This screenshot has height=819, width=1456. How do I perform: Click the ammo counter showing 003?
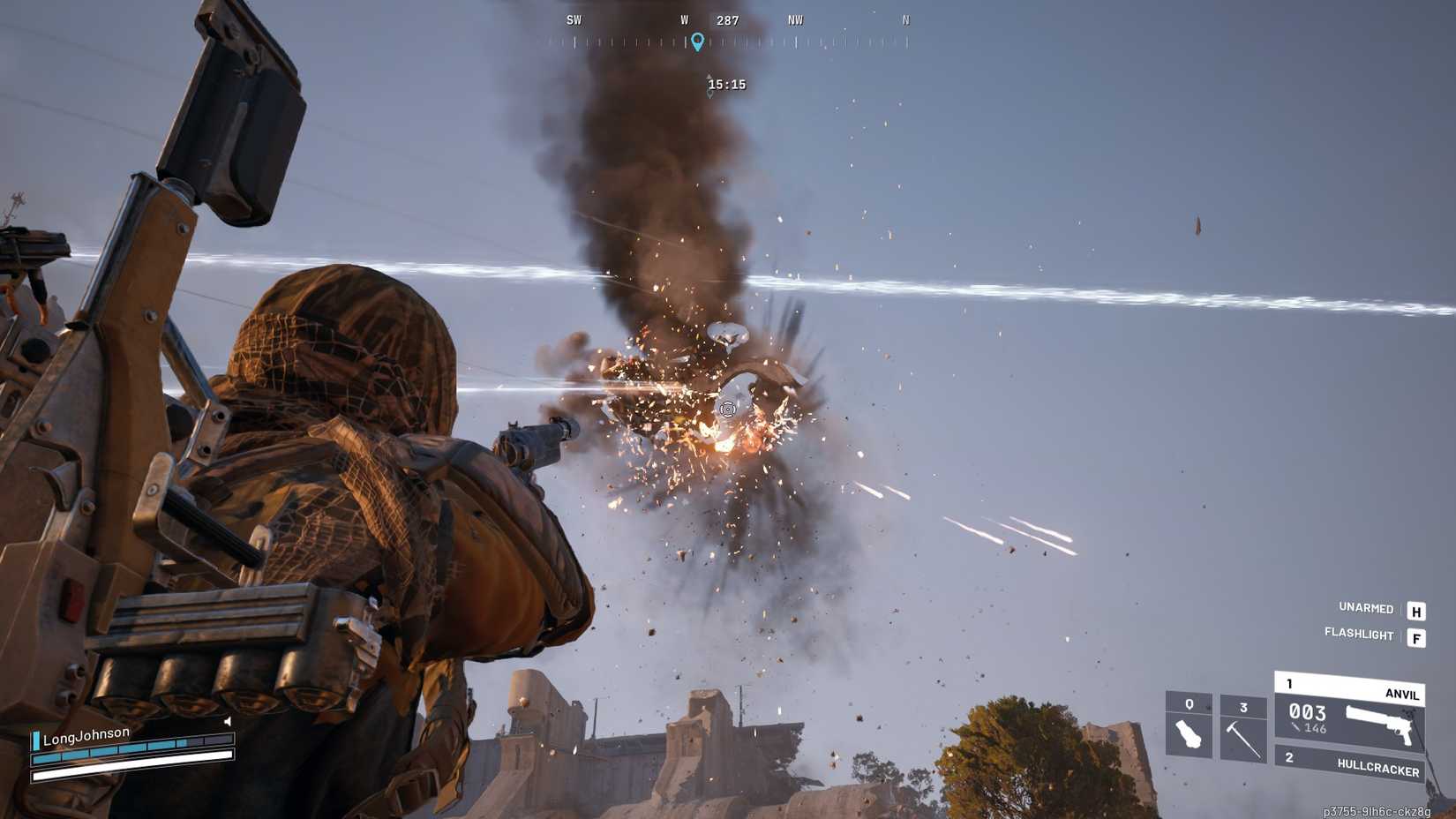point(1307,713)
